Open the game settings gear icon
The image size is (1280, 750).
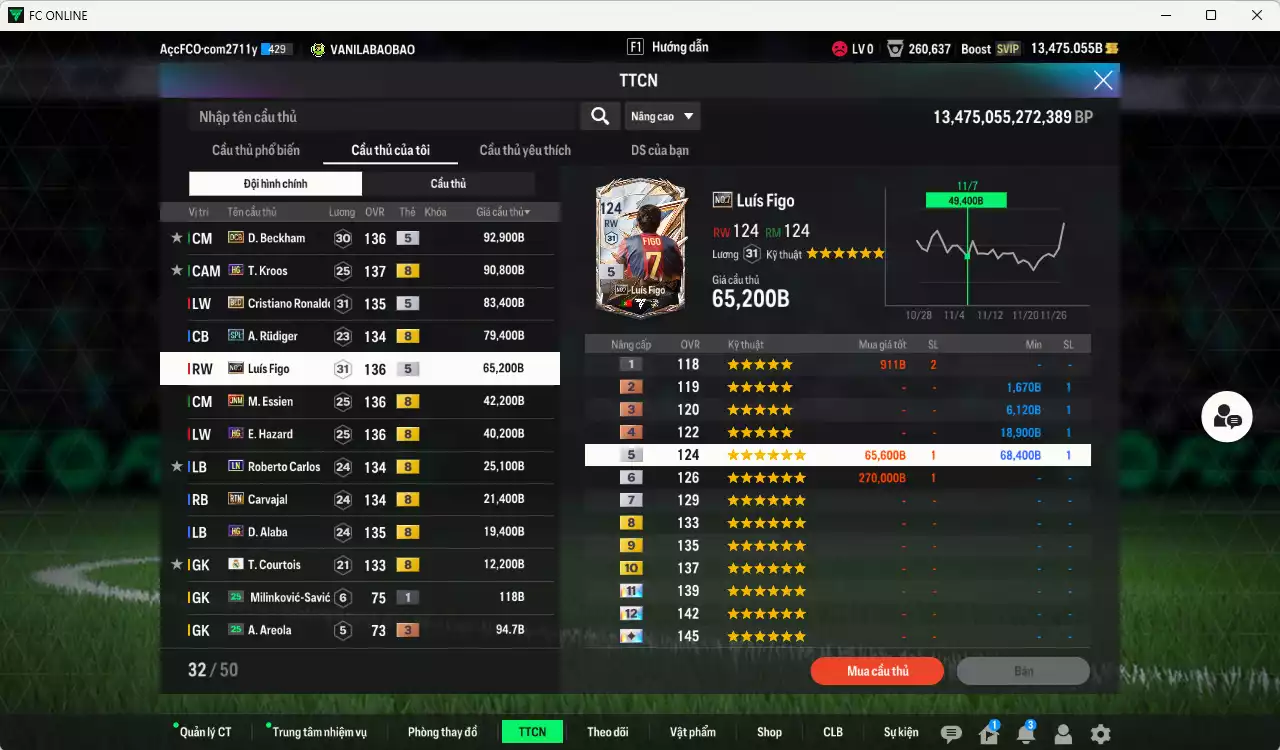pyautogui.click(x=1100, y=733)
